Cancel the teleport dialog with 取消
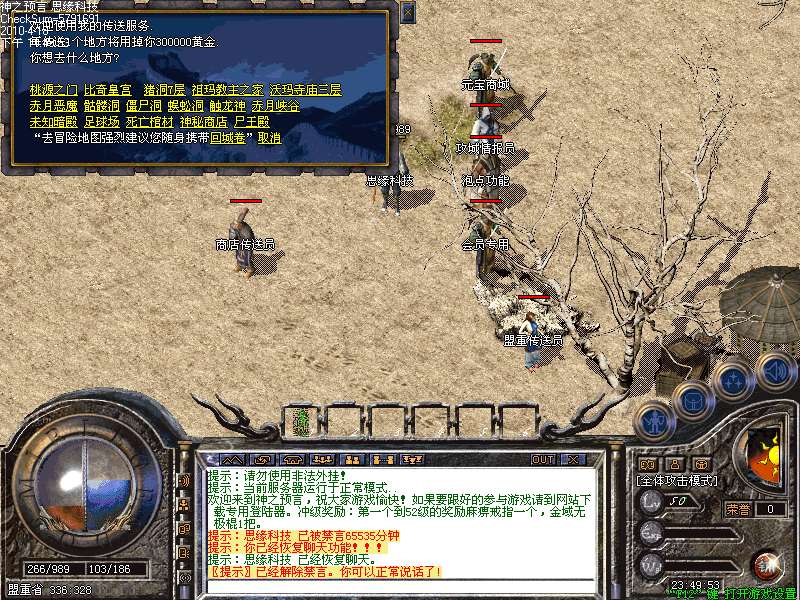The width and height of the screenshot is (800, 600). click(269, 138)
